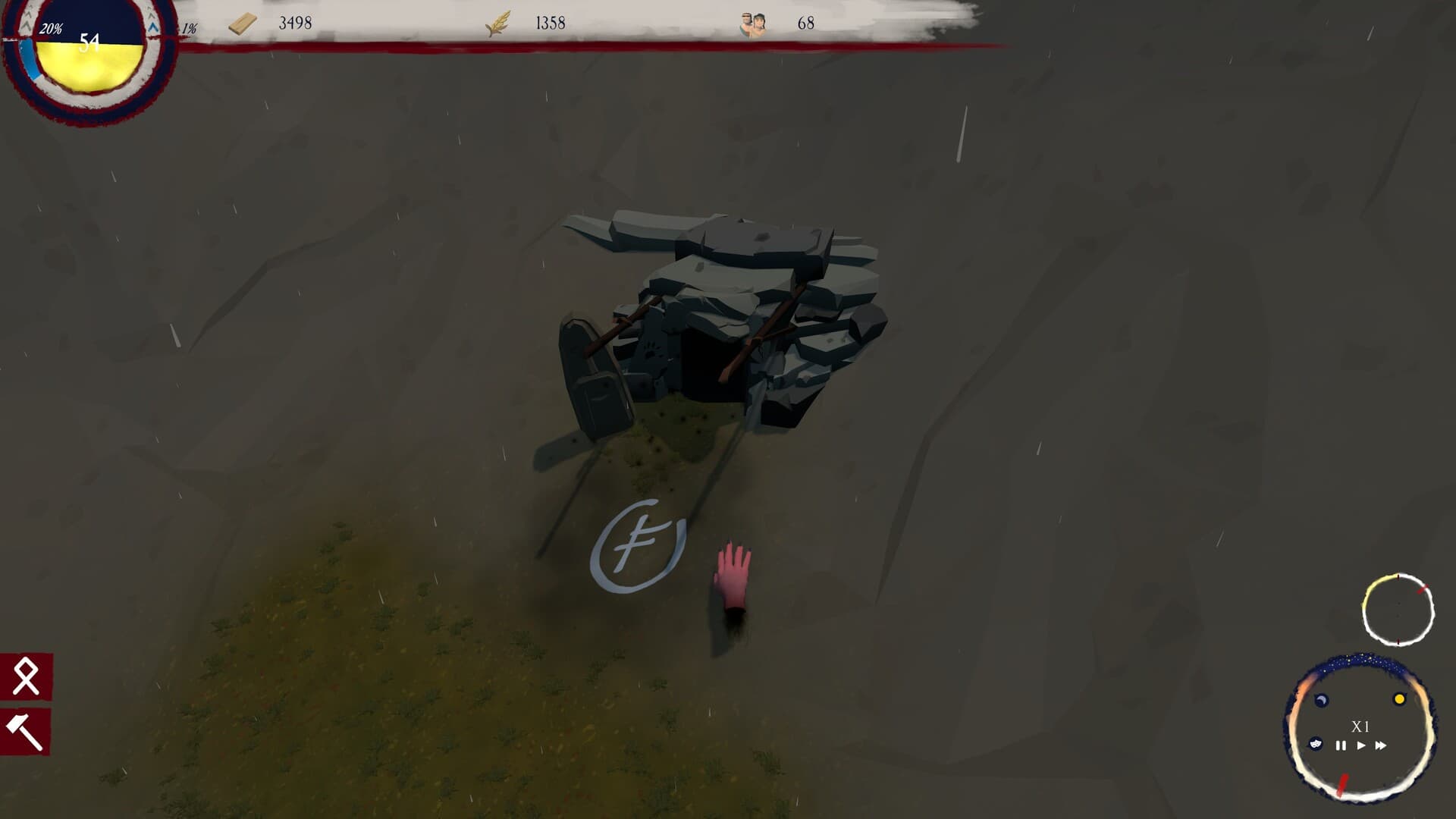The image size is (1456, 819).
Task: Select the moon icon on the day wheel
Action: point(1321,698)
